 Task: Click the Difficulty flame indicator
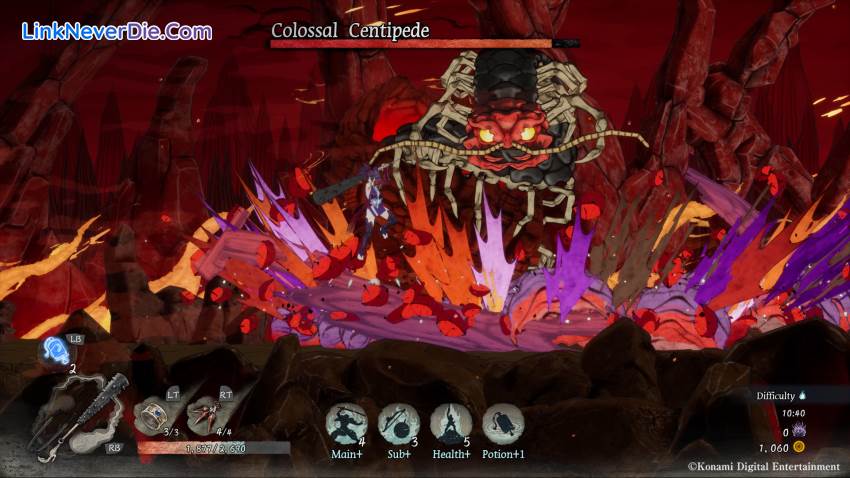802,395
